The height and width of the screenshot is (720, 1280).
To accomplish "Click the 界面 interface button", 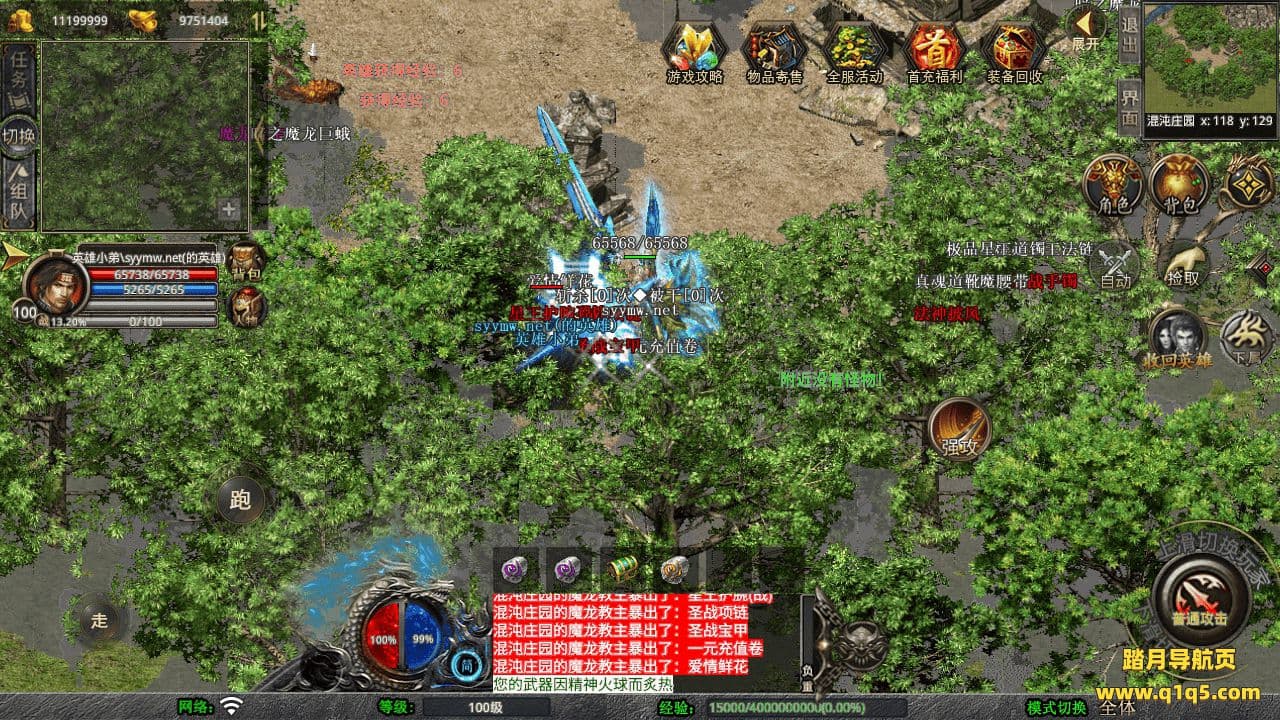I will coord(1129,107).
